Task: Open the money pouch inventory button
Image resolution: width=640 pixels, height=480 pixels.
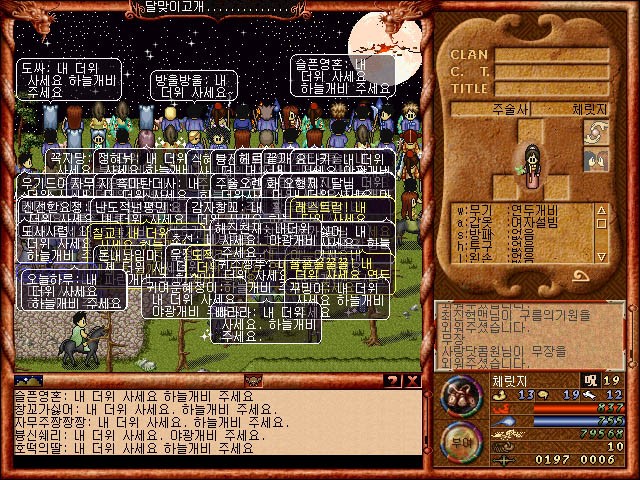Action: click(x=462, y=392)
